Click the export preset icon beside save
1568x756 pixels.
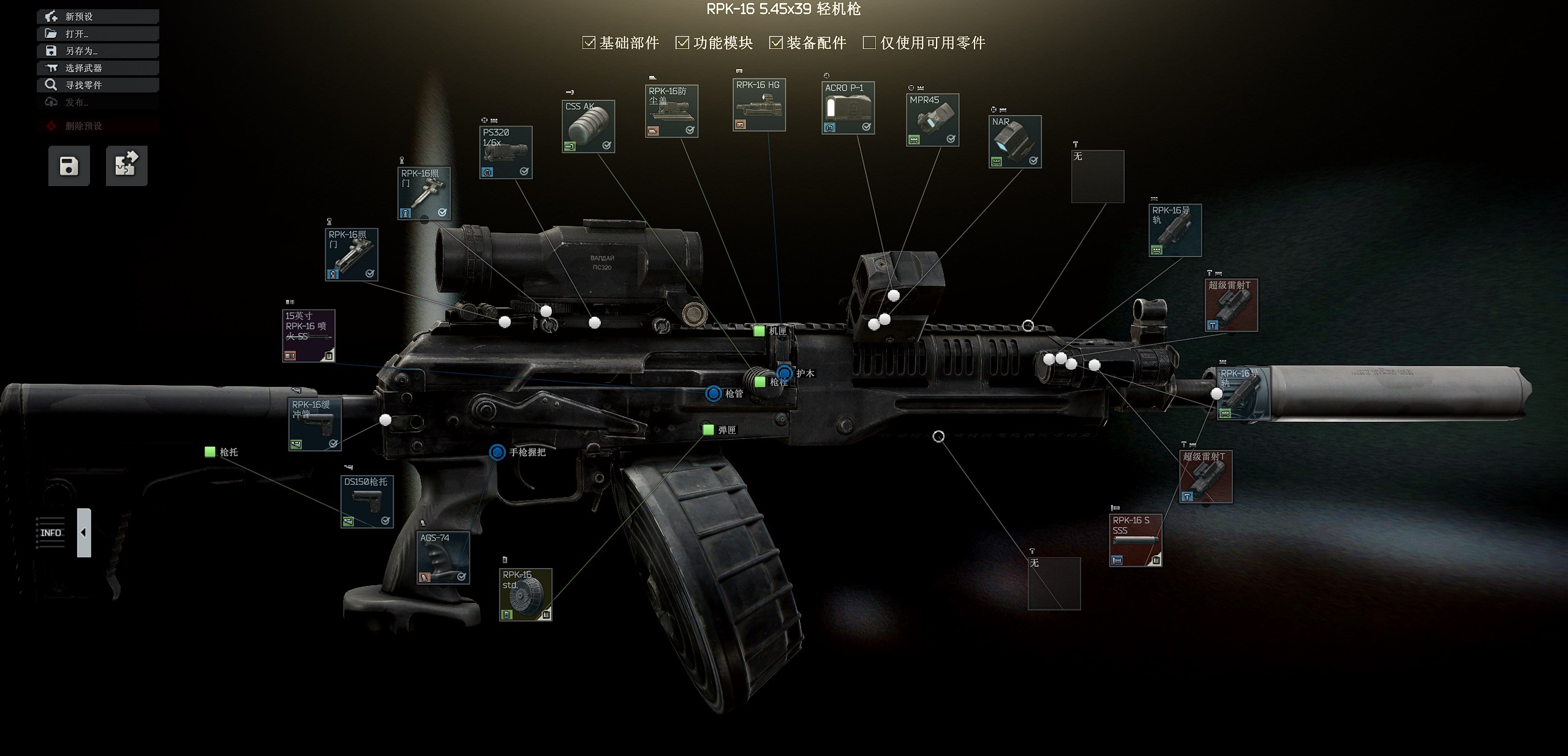[126, 165]
